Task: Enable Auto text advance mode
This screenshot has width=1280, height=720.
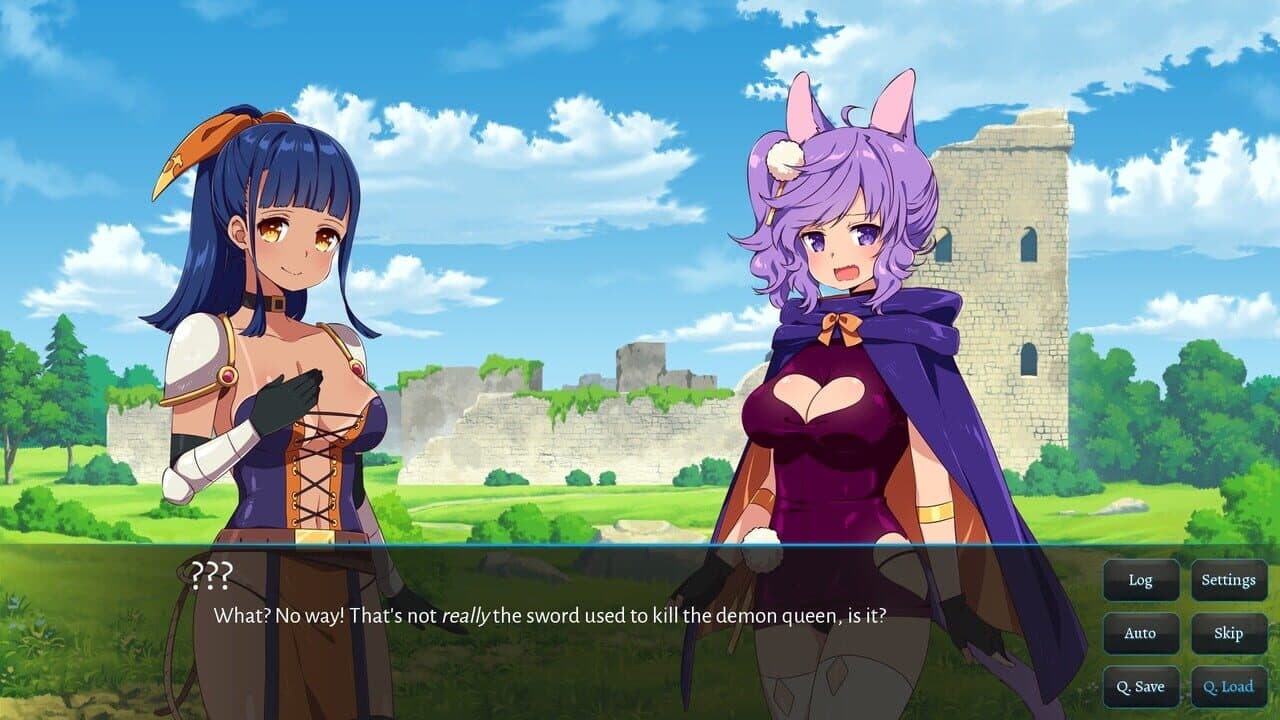Action: (x=1140, y=633)
